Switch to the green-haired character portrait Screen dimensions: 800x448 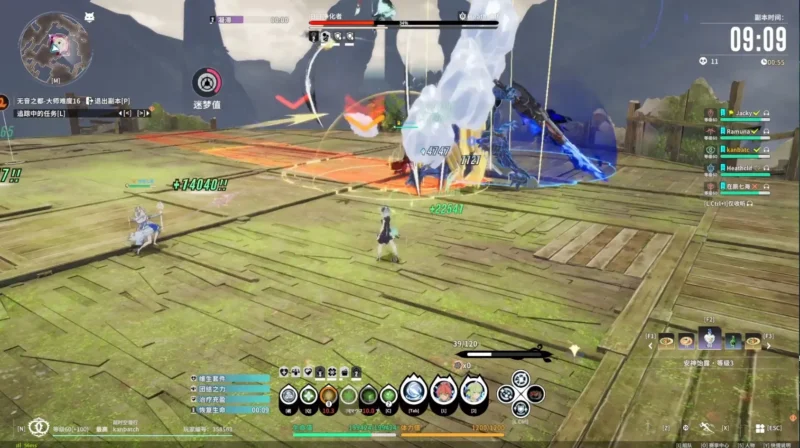click(x=471, y=393)
